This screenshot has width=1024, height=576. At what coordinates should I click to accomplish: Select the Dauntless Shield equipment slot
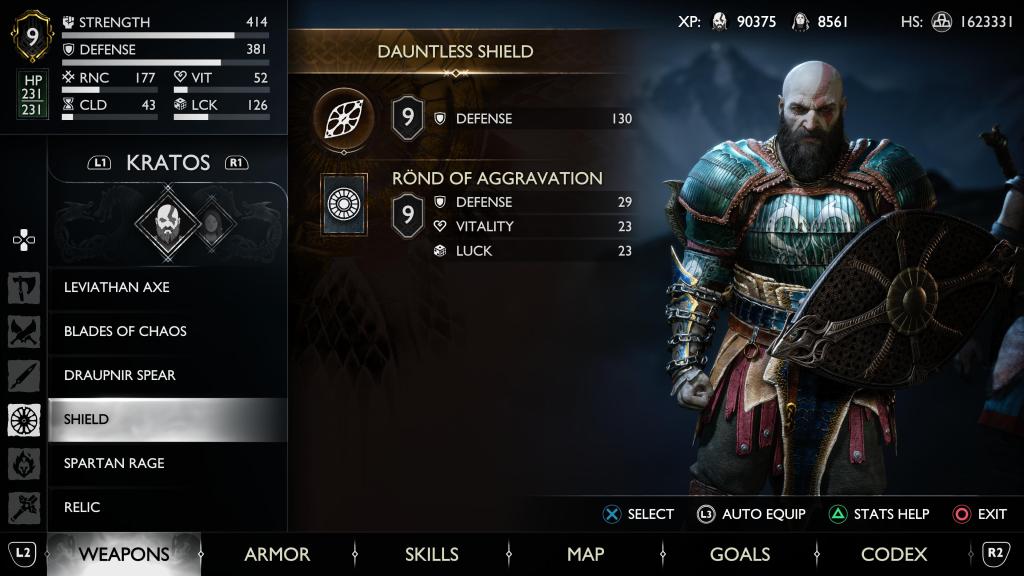(x=343, y=119)
